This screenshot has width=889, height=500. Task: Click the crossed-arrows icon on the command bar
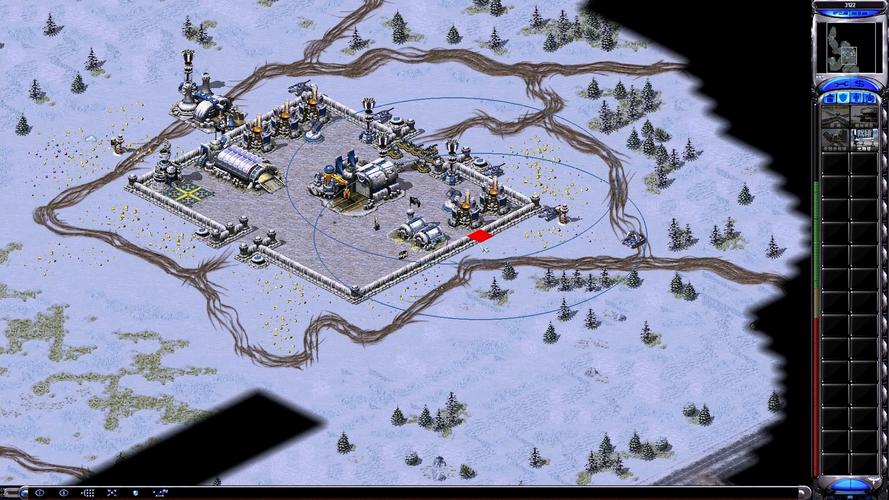tap(112, 493)
